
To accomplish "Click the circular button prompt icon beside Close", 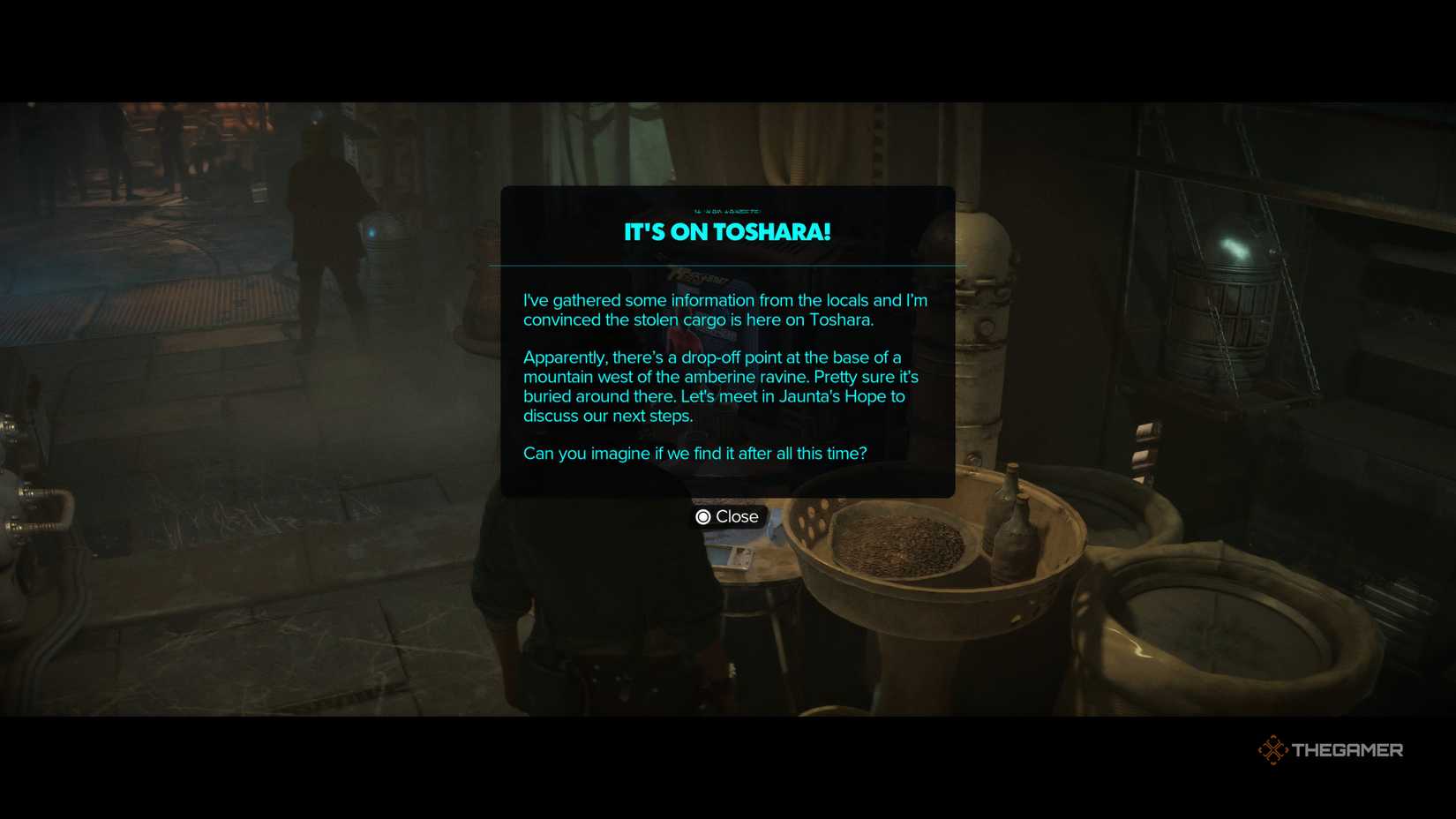I will pyautogui.click(x=703, y=516).
